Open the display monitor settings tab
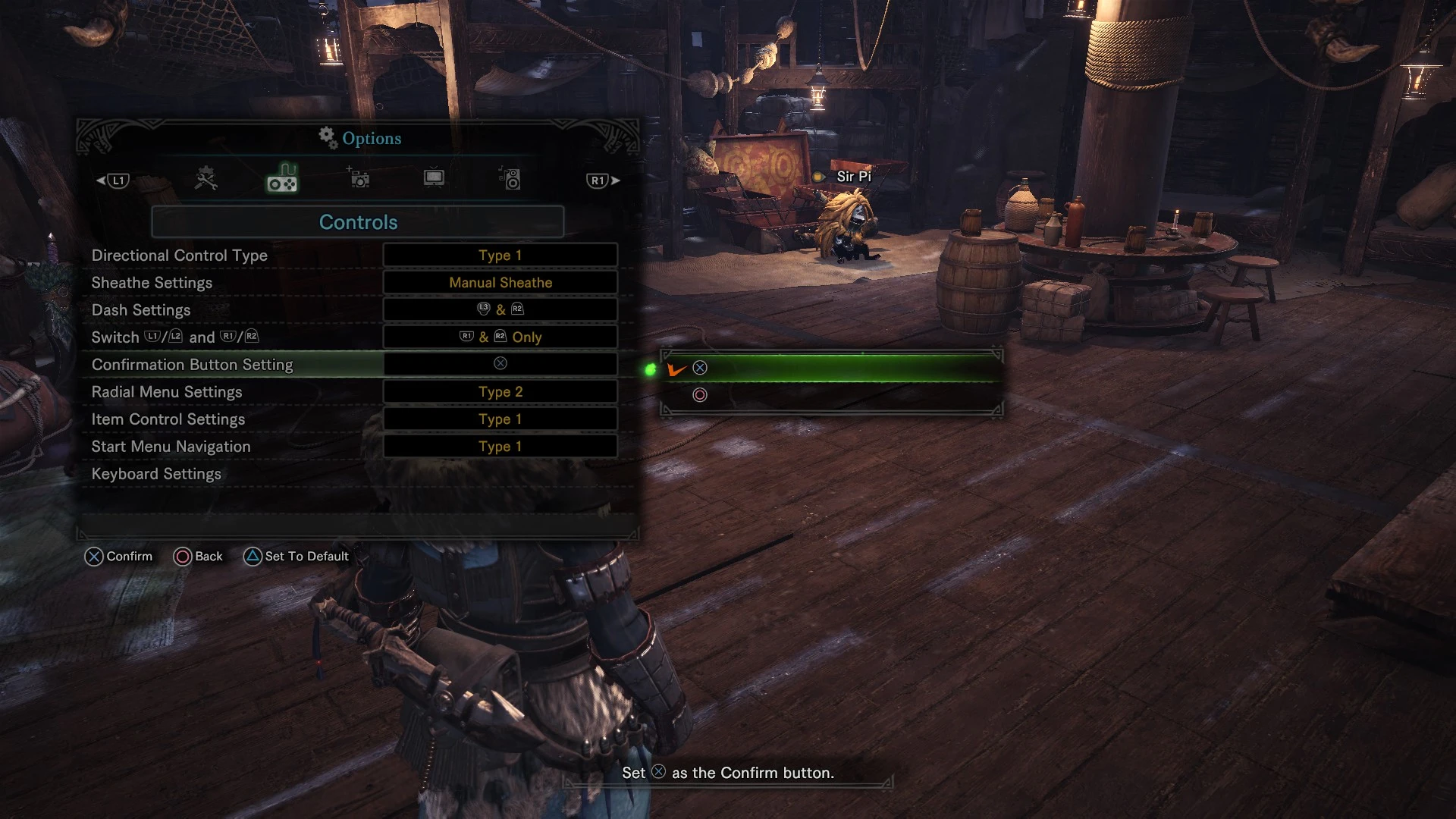1456x819 pixels. coord(434,179)
